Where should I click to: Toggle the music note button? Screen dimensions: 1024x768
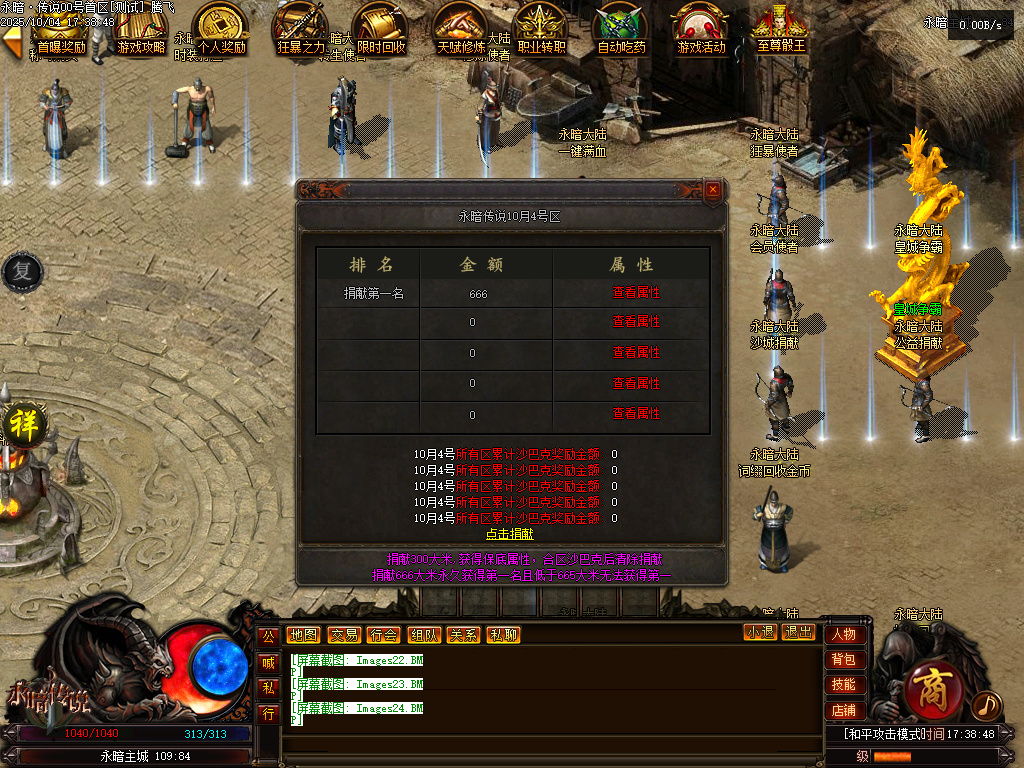(x=986, y=705)
